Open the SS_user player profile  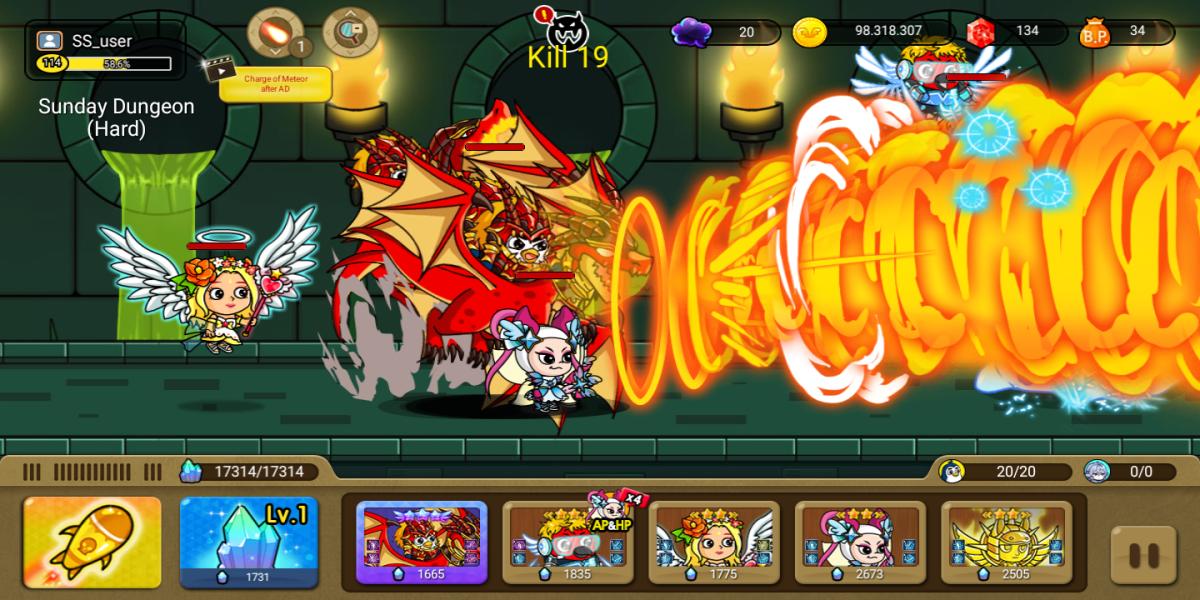[x=102, y=51]
